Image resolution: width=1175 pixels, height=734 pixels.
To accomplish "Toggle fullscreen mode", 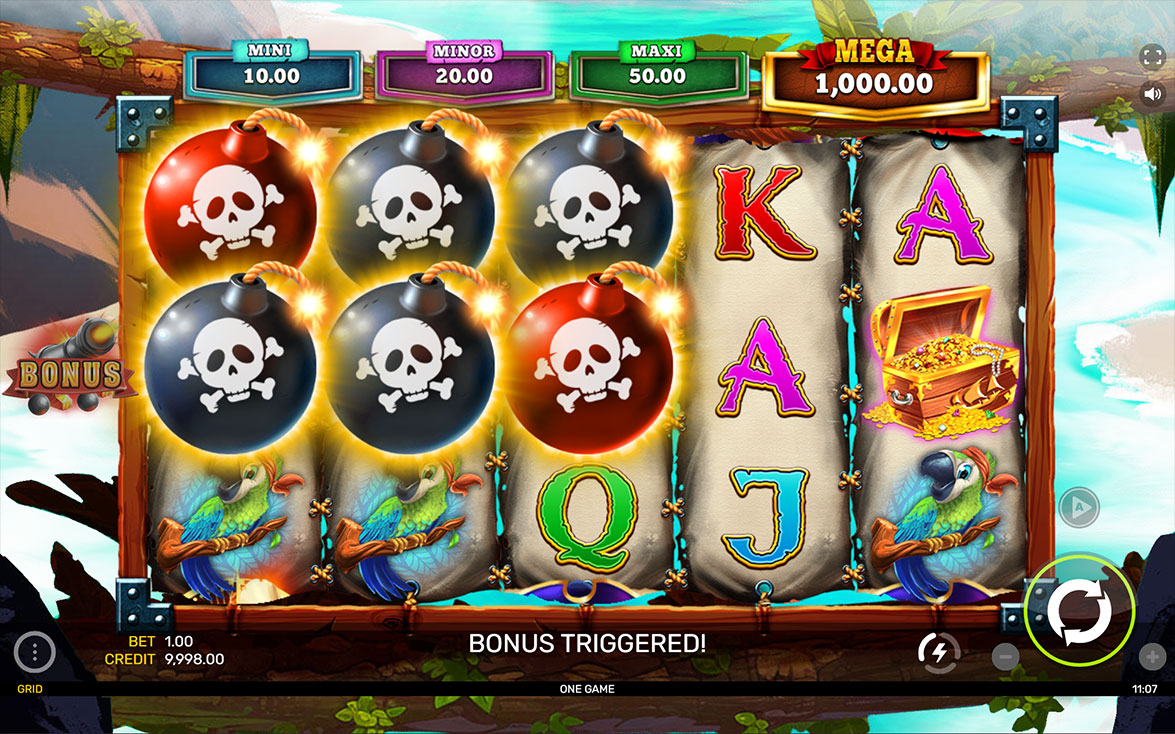I will point(1151,56).
